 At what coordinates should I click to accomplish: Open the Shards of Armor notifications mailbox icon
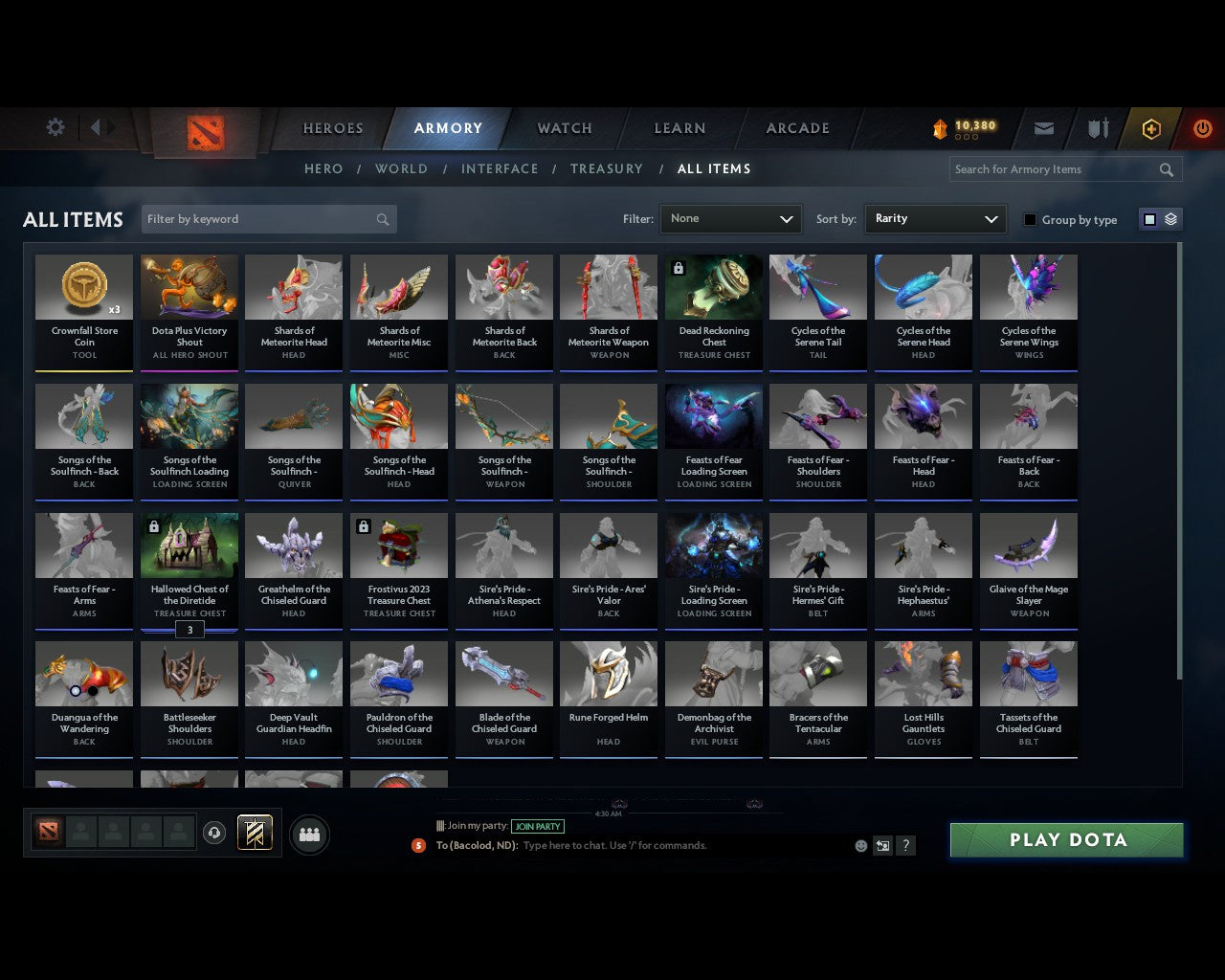(x=1043, y=128)
